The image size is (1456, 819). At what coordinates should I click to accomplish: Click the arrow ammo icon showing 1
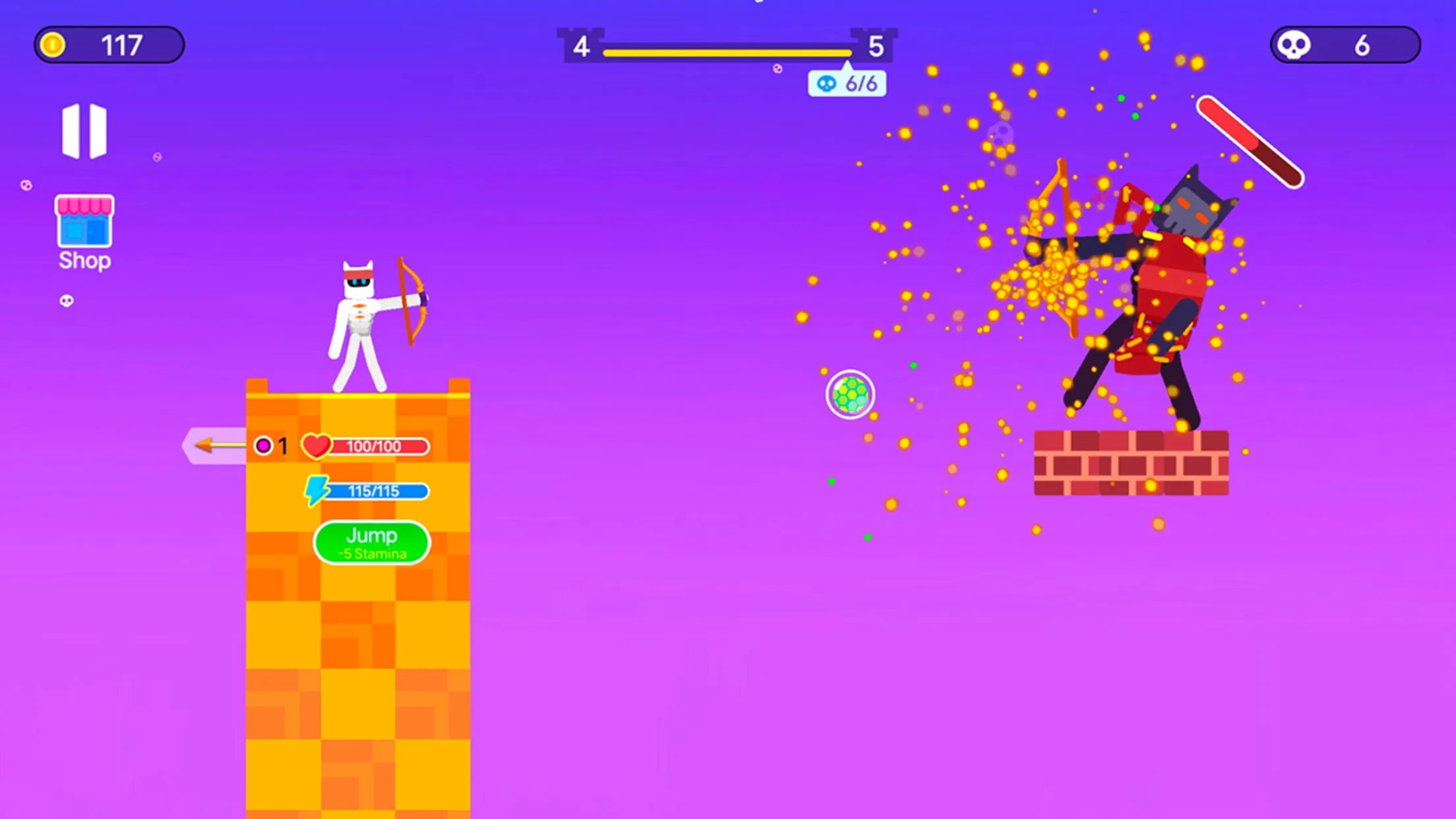264,446
